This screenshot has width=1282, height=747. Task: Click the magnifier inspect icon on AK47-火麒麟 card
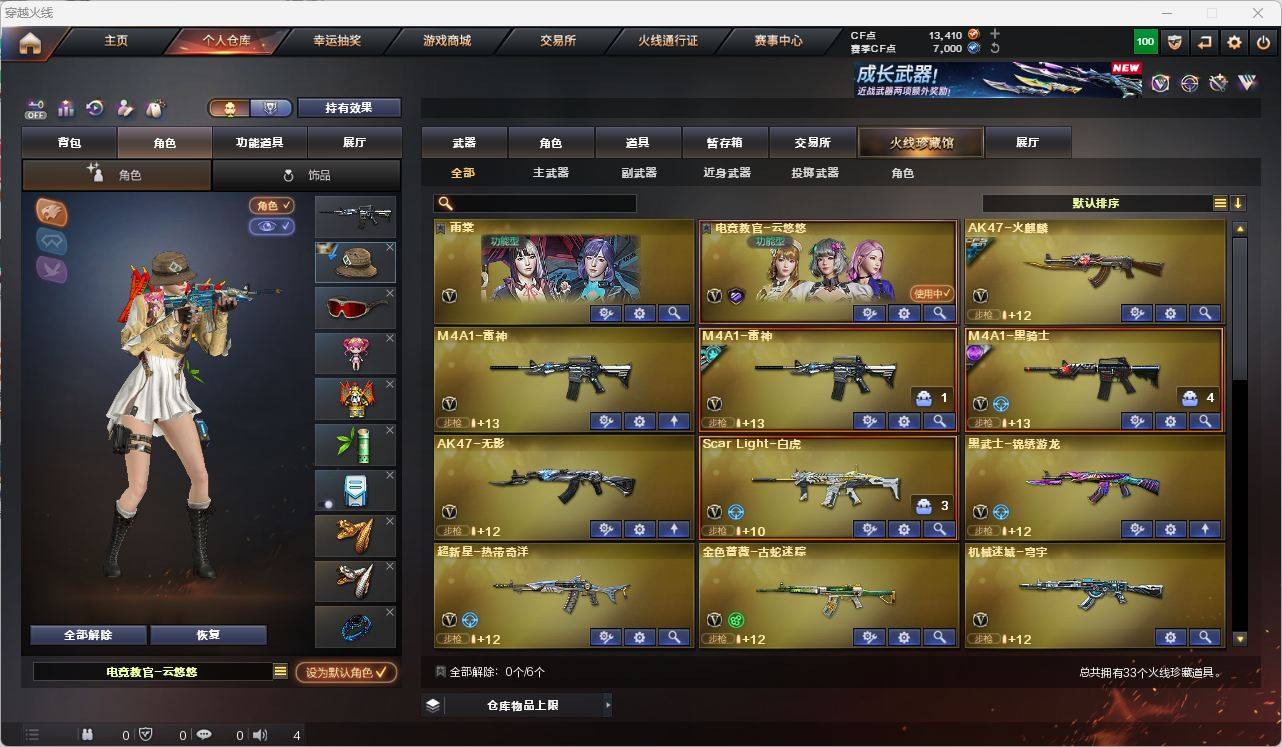(x=1205, y=312)
